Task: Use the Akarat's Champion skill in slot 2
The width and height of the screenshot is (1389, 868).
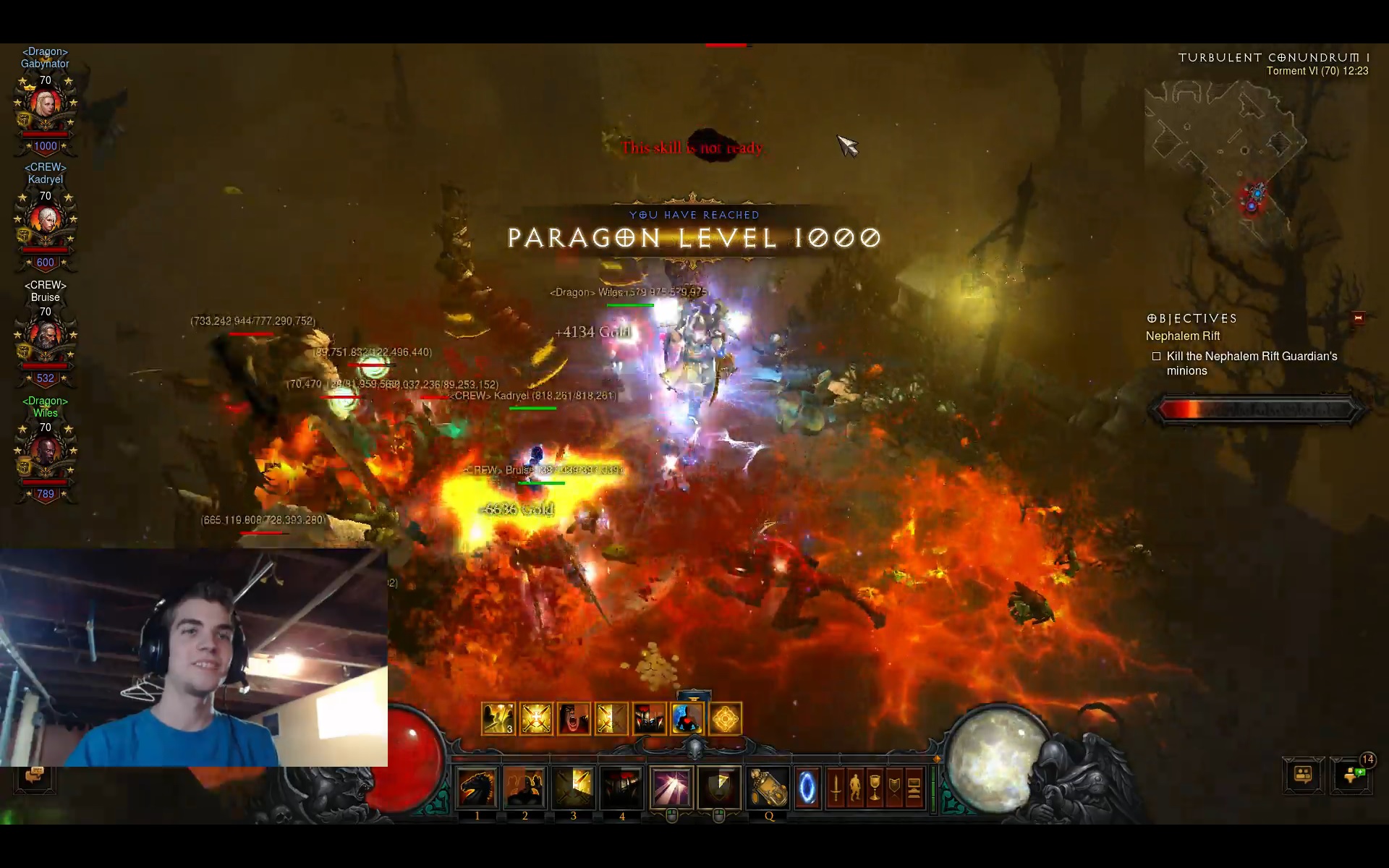Action: click(x=525, y=788)
